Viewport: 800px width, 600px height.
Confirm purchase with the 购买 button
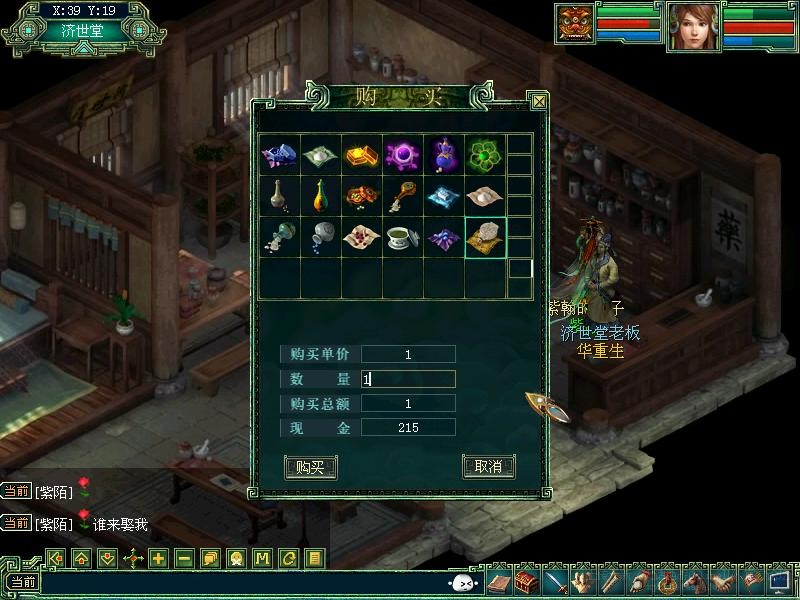point(310,466)
